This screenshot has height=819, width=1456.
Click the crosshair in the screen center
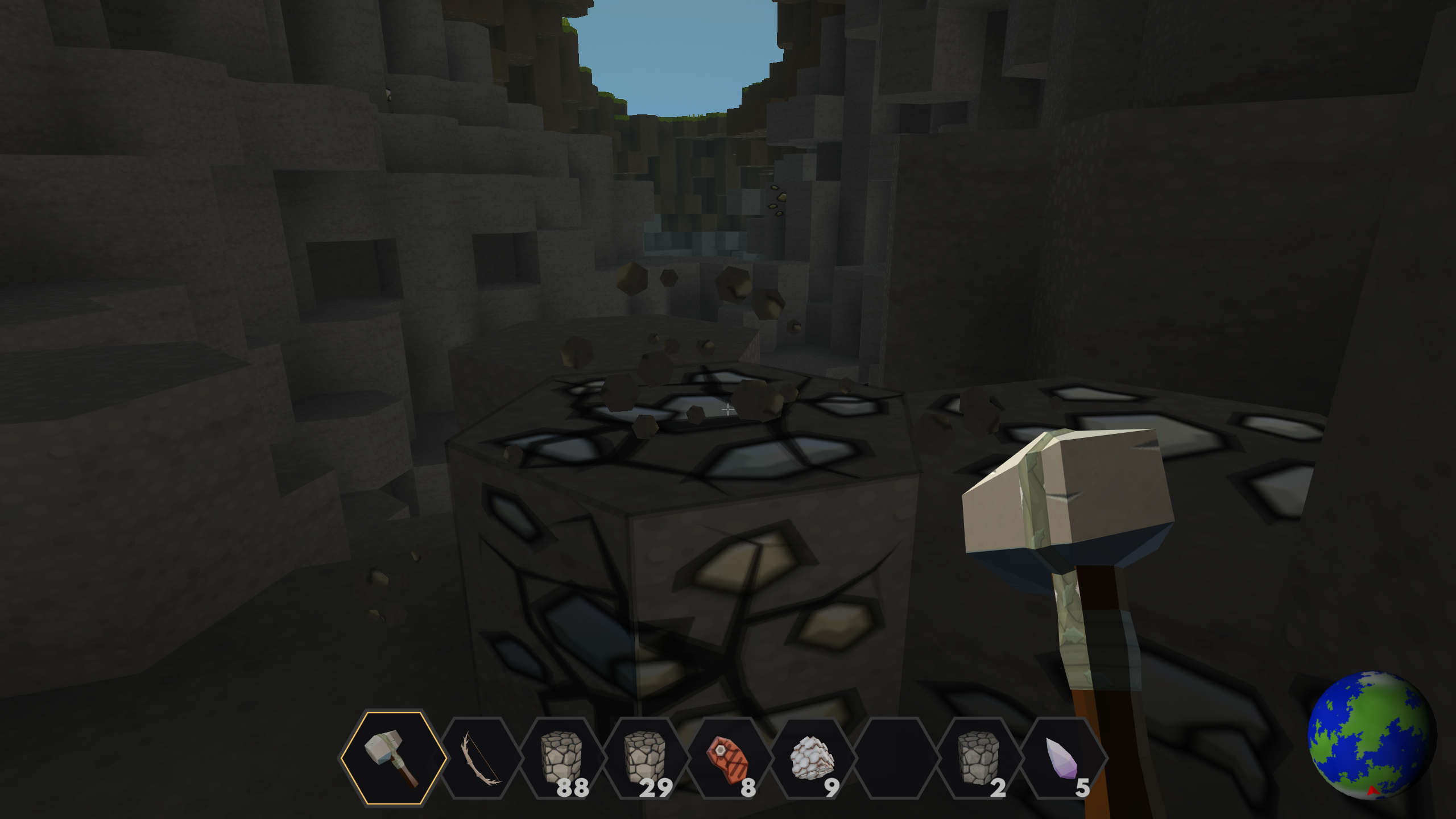point(728,409)
